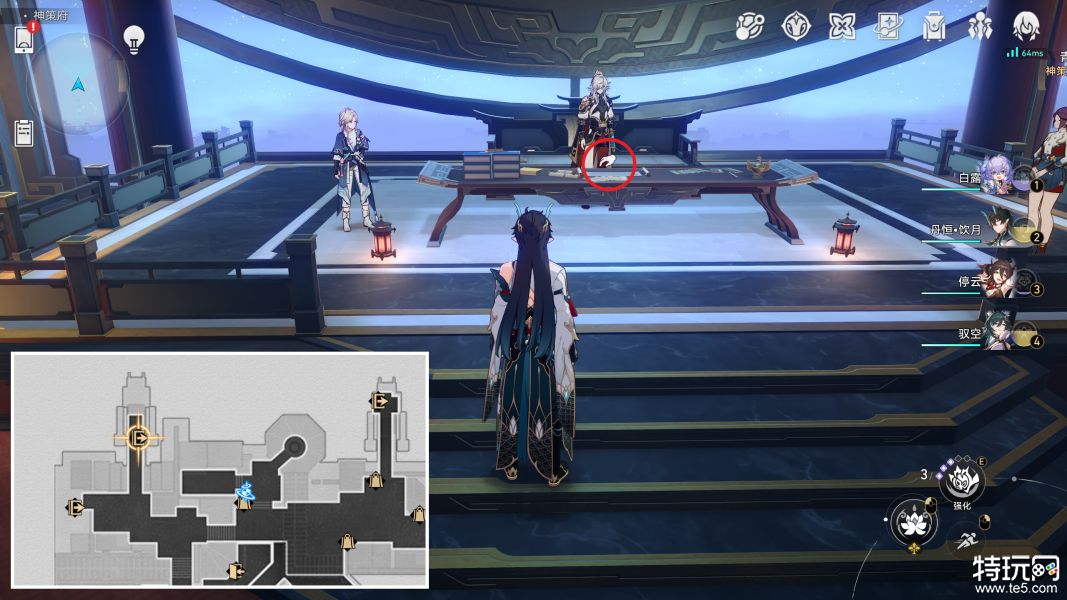This screenshot has width=1067, height=600.
Task: Open the compass-shaped guide icon
Action: coord(795,27)
